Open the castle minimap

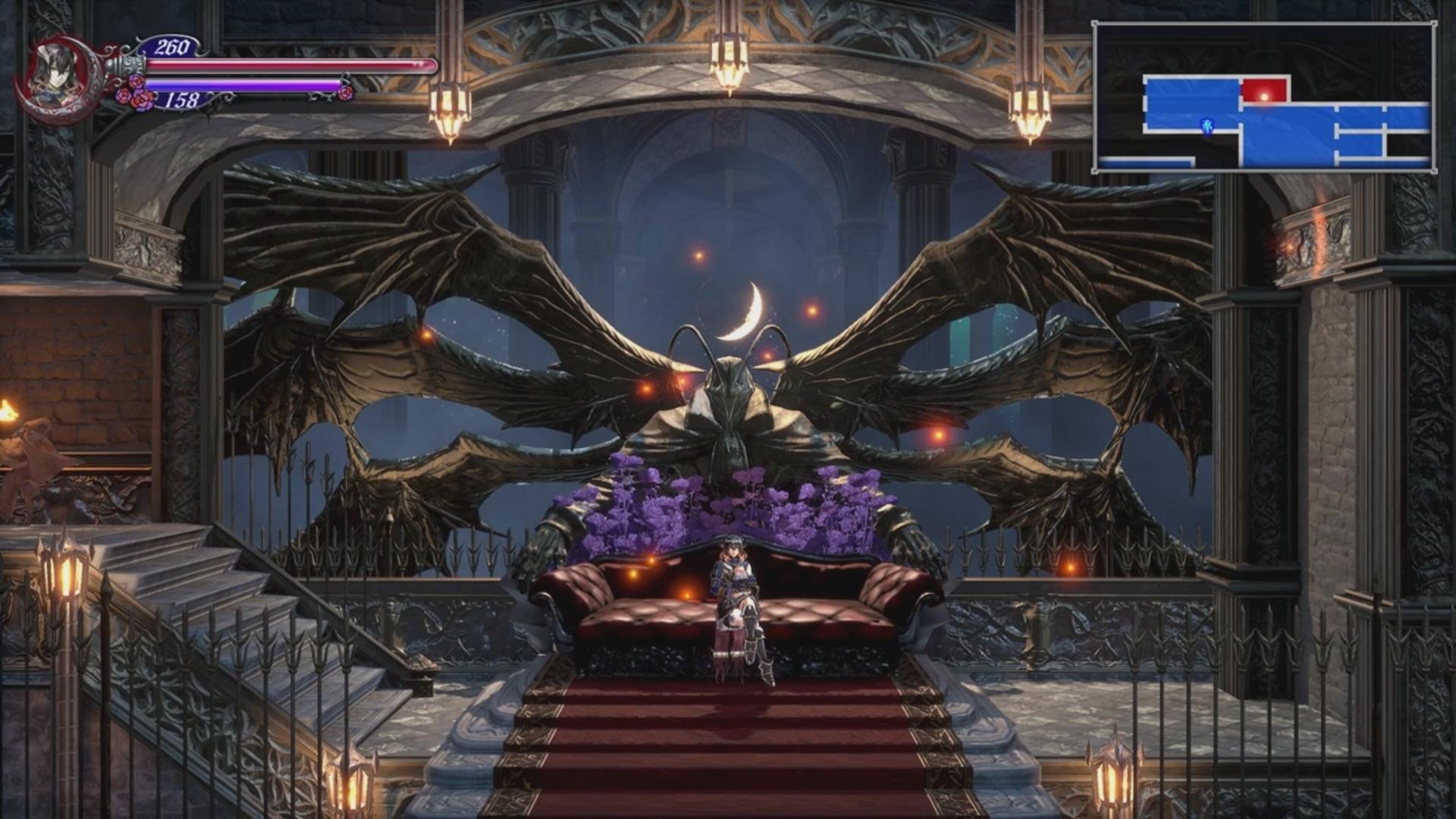(1264, 97)
